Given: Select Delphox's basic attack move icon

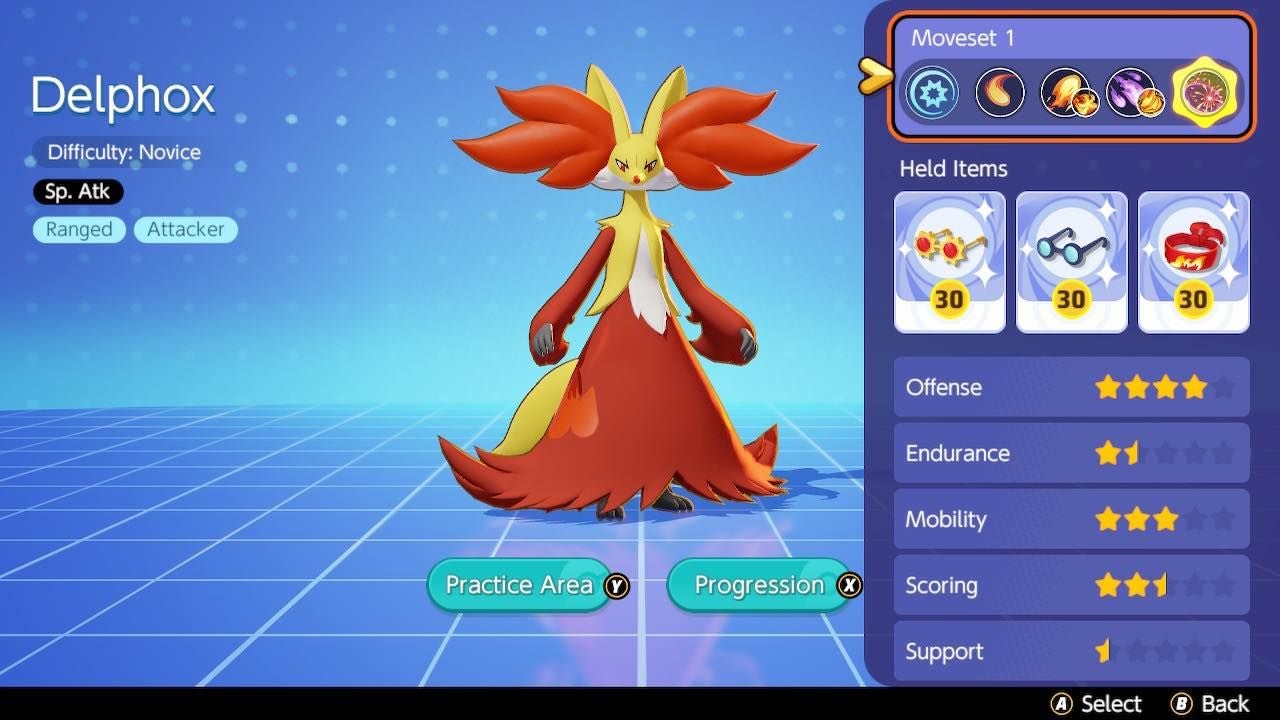Looking at the screenshot, I should pyautogui.click(x=932, y=92).
